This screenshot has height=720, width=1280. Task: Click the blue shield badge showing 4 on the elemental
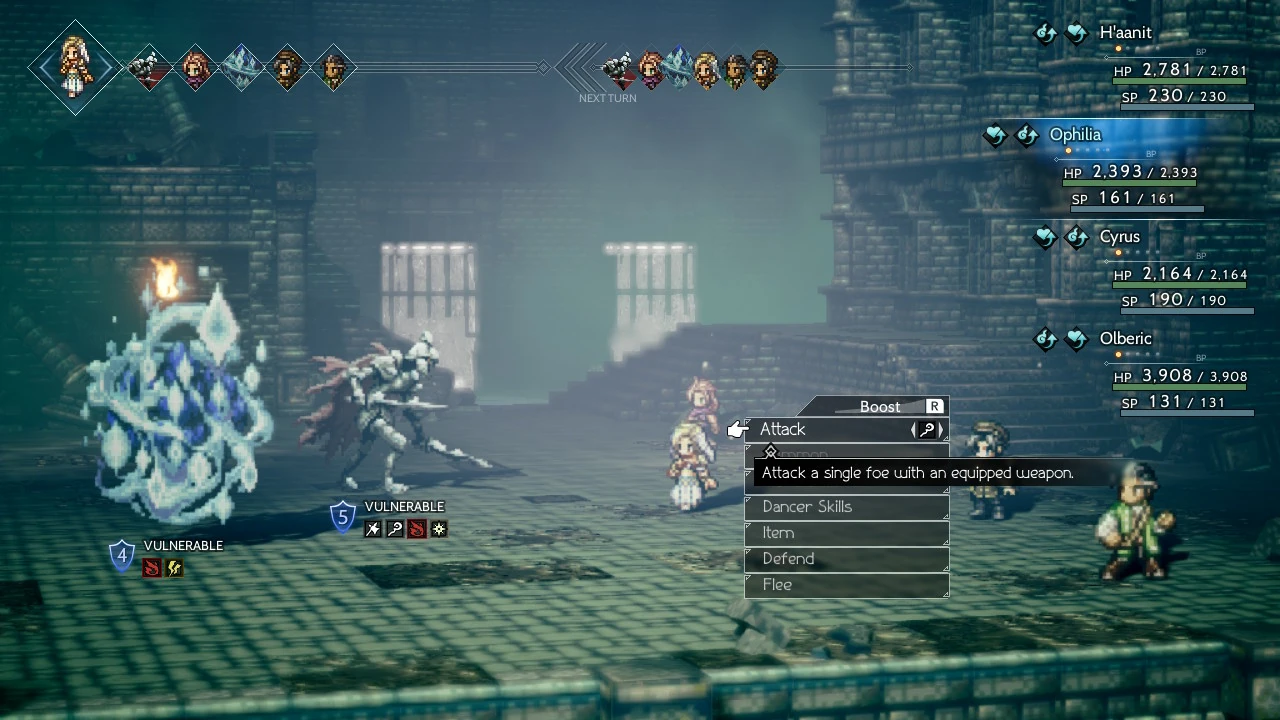(121, 555)
